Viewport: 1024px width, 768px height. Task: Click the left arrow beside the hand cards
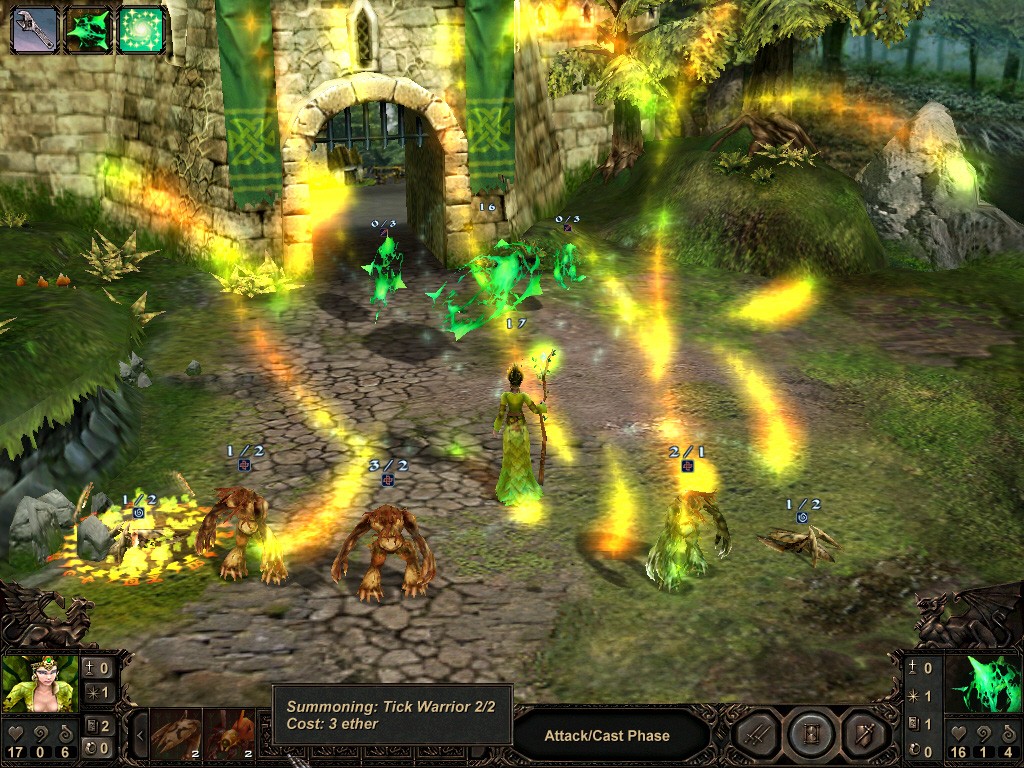140,736
